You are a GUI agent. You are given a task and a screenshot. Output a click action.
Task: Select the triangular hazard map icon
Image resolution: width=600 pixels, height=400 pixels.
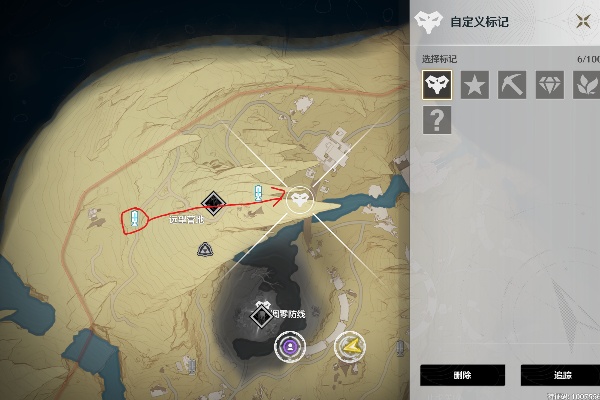coord(204,248)
